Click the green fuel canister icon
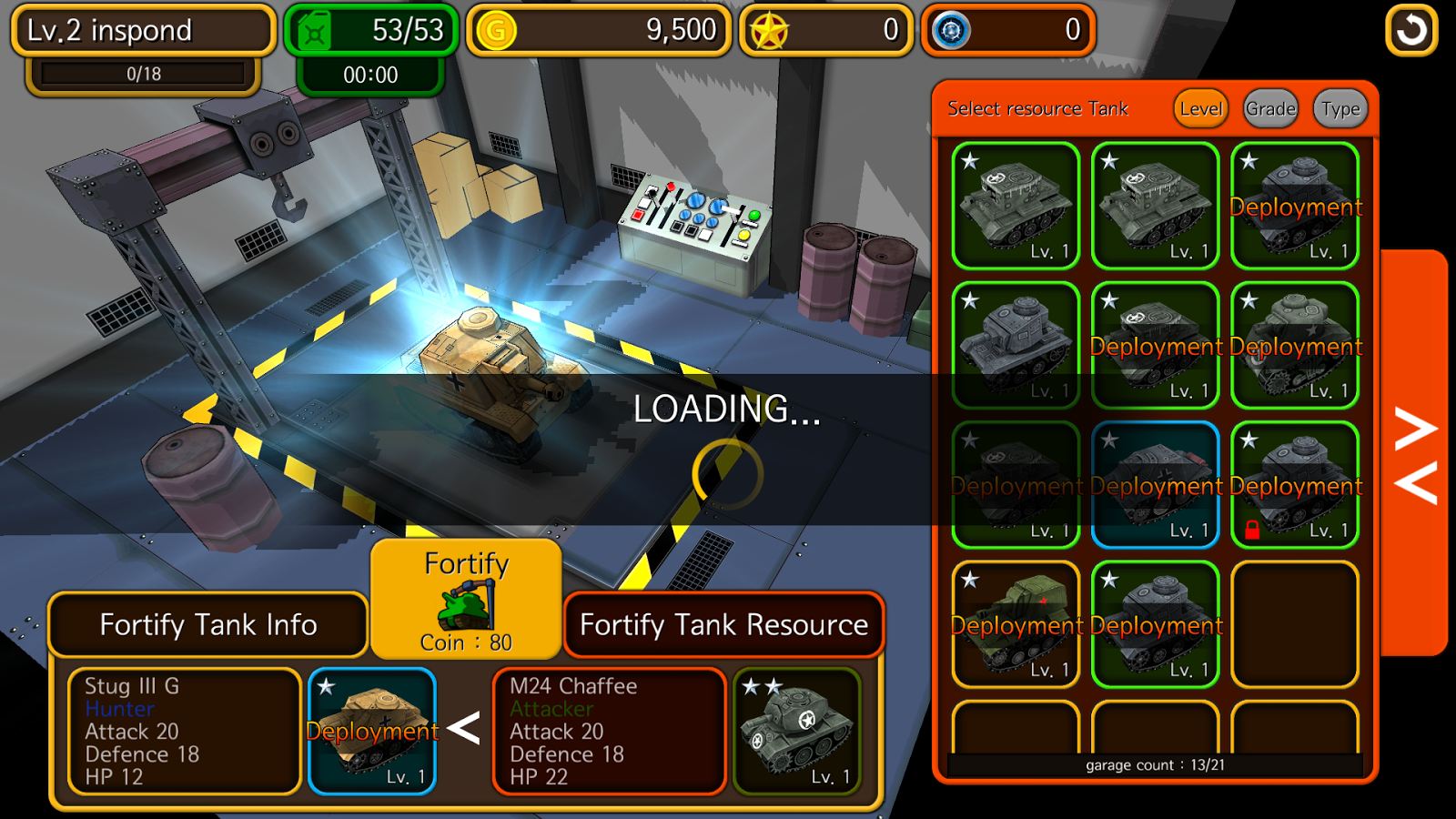This screenshot has width=1456, height=819. tap(314, 29)
